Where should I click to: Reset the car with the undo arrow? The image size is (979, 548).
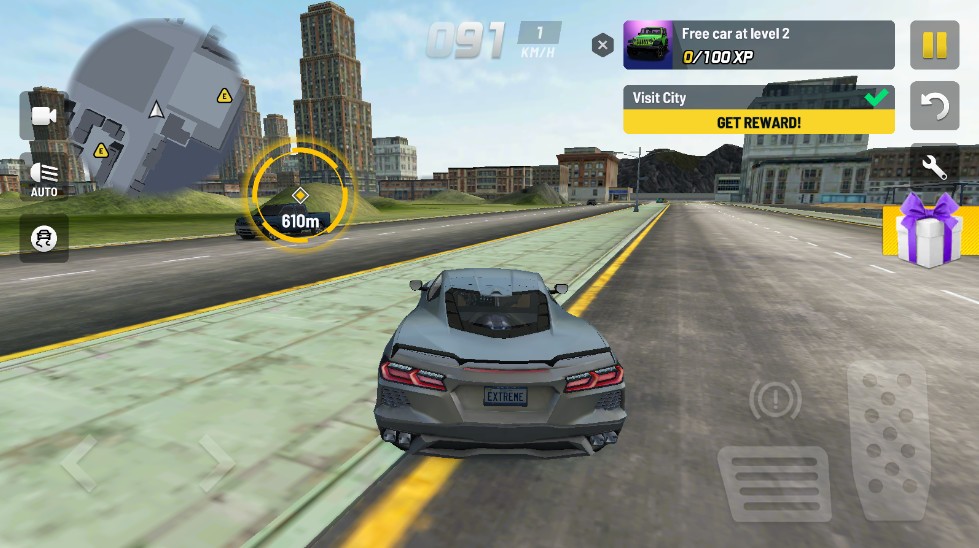pyautogui.click(x=934, y=107)
